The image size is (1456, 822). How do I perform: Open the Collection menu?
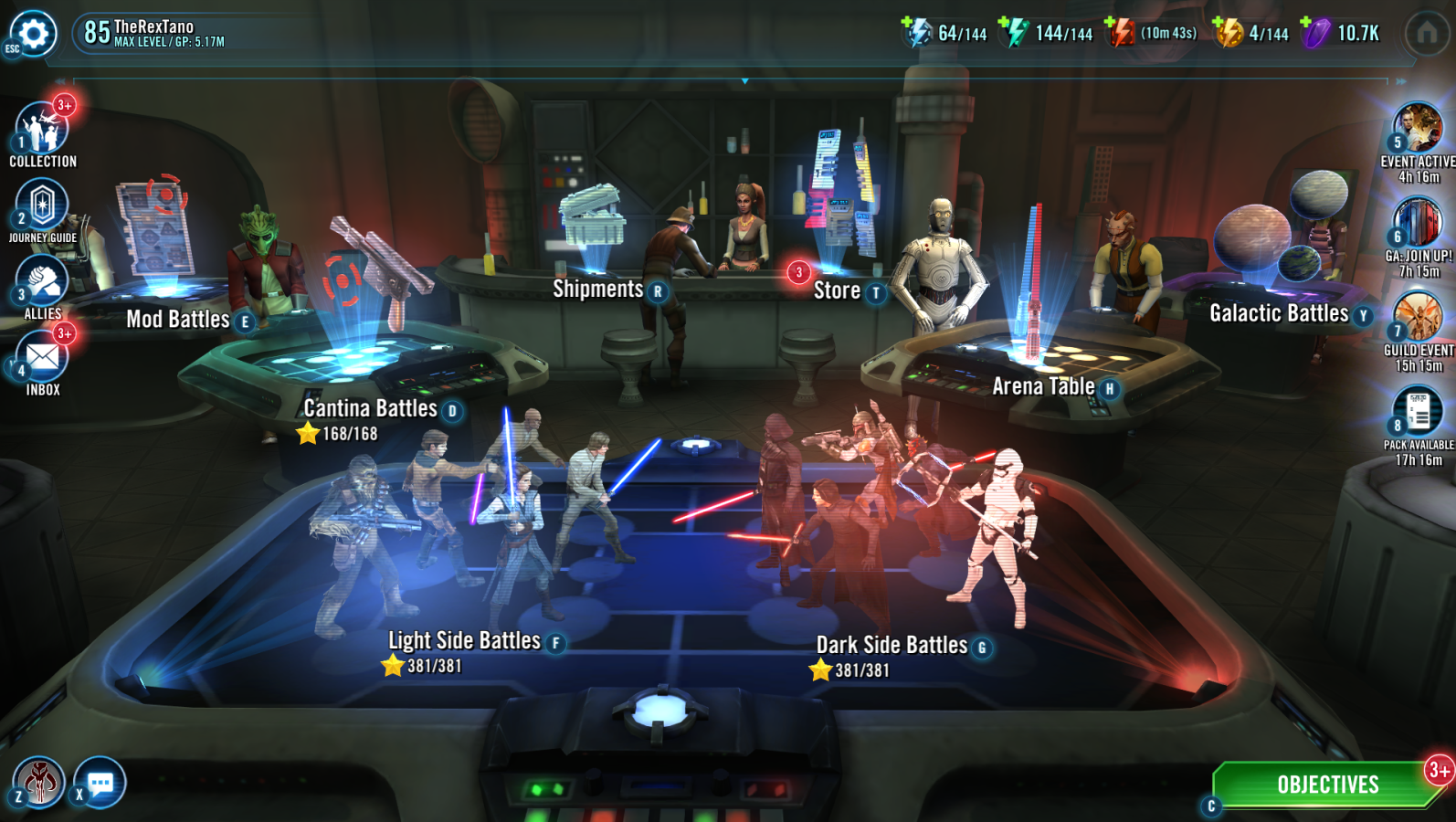(42, 130)
